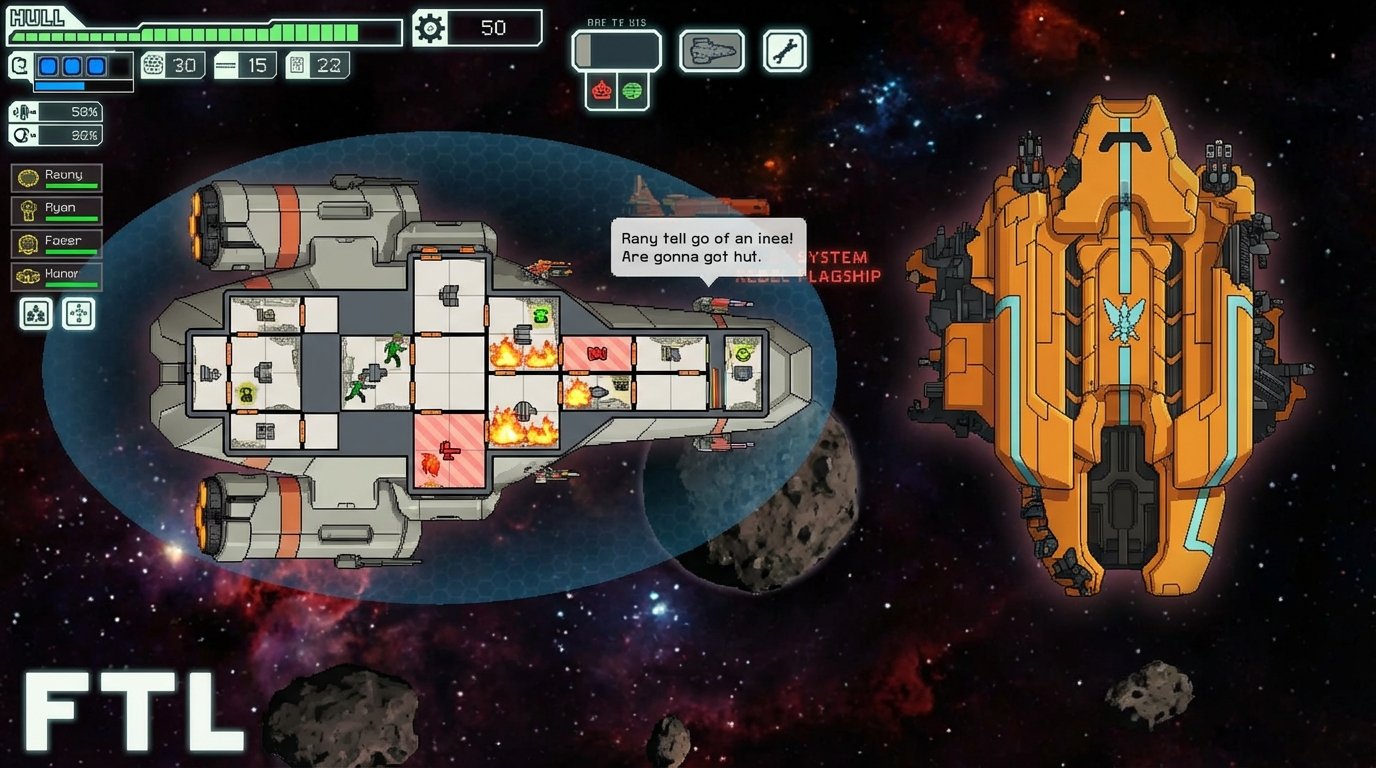The image size is (1376, 768).
Task: Toggle the red missile ammo icon under the weapon
Action: (601, 89)
